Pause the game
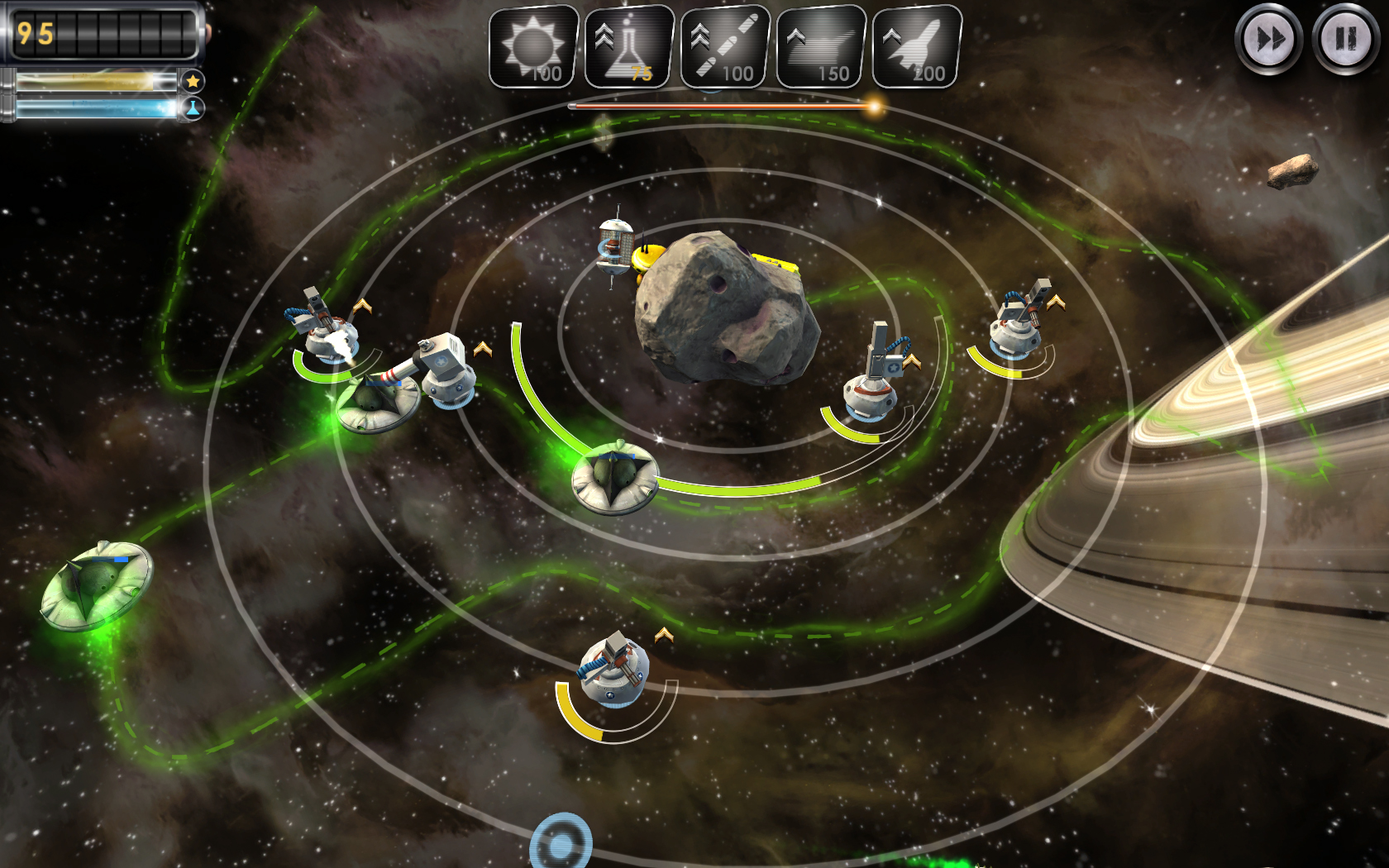Image resolution: width=1389 pixels, height=868 pixels. tap(1345, 39)
